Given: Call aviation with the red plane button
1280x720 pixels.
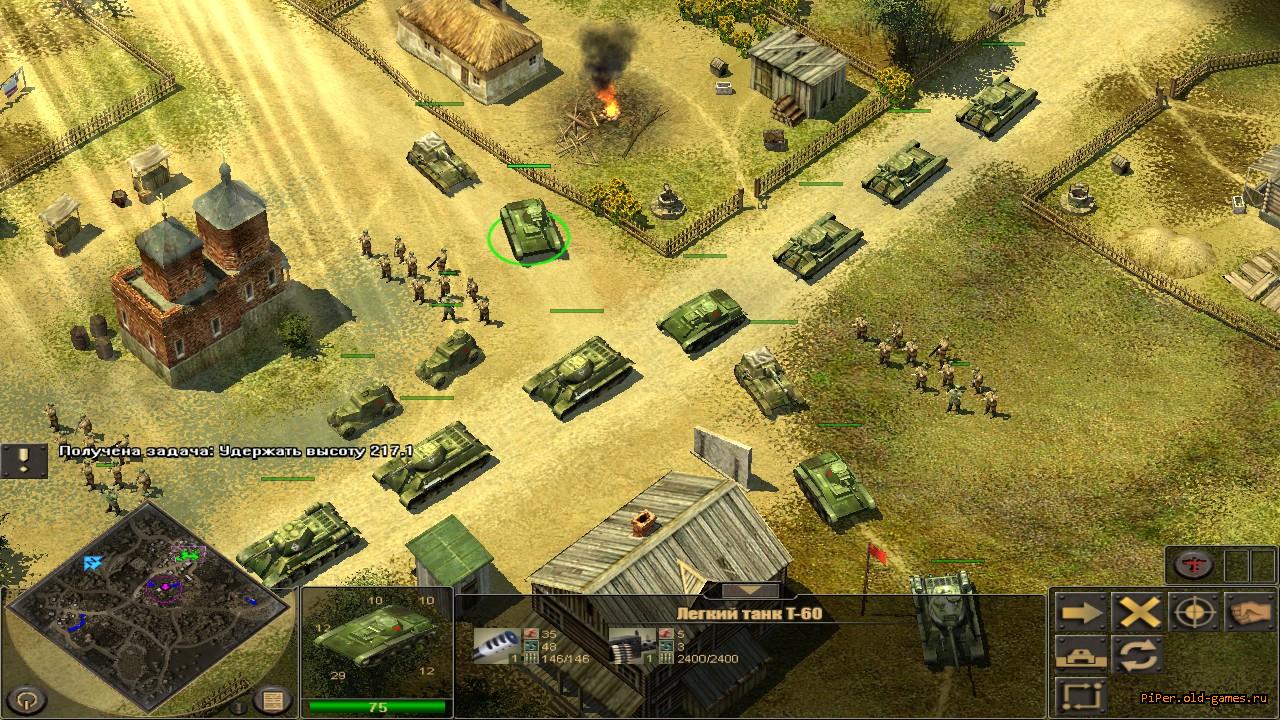Looking at the screenshot, I should [1193, 565].
